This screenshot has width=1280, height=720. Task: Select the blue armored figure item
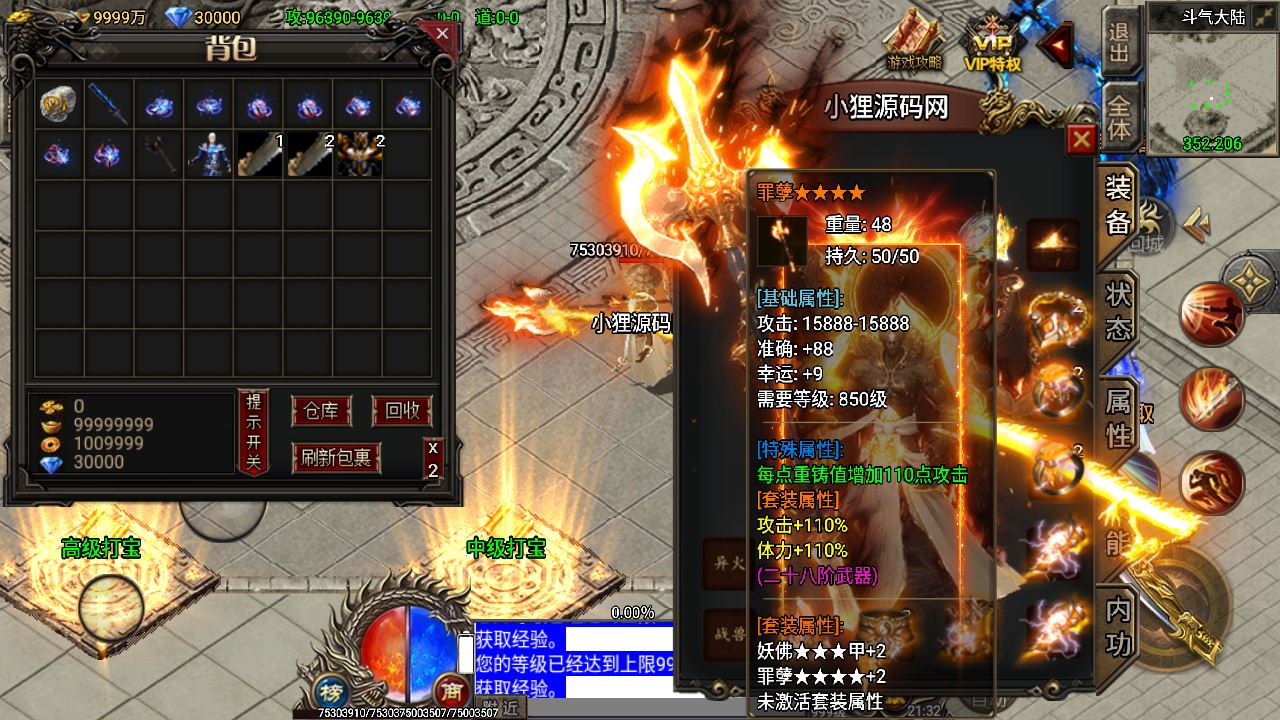208,154
